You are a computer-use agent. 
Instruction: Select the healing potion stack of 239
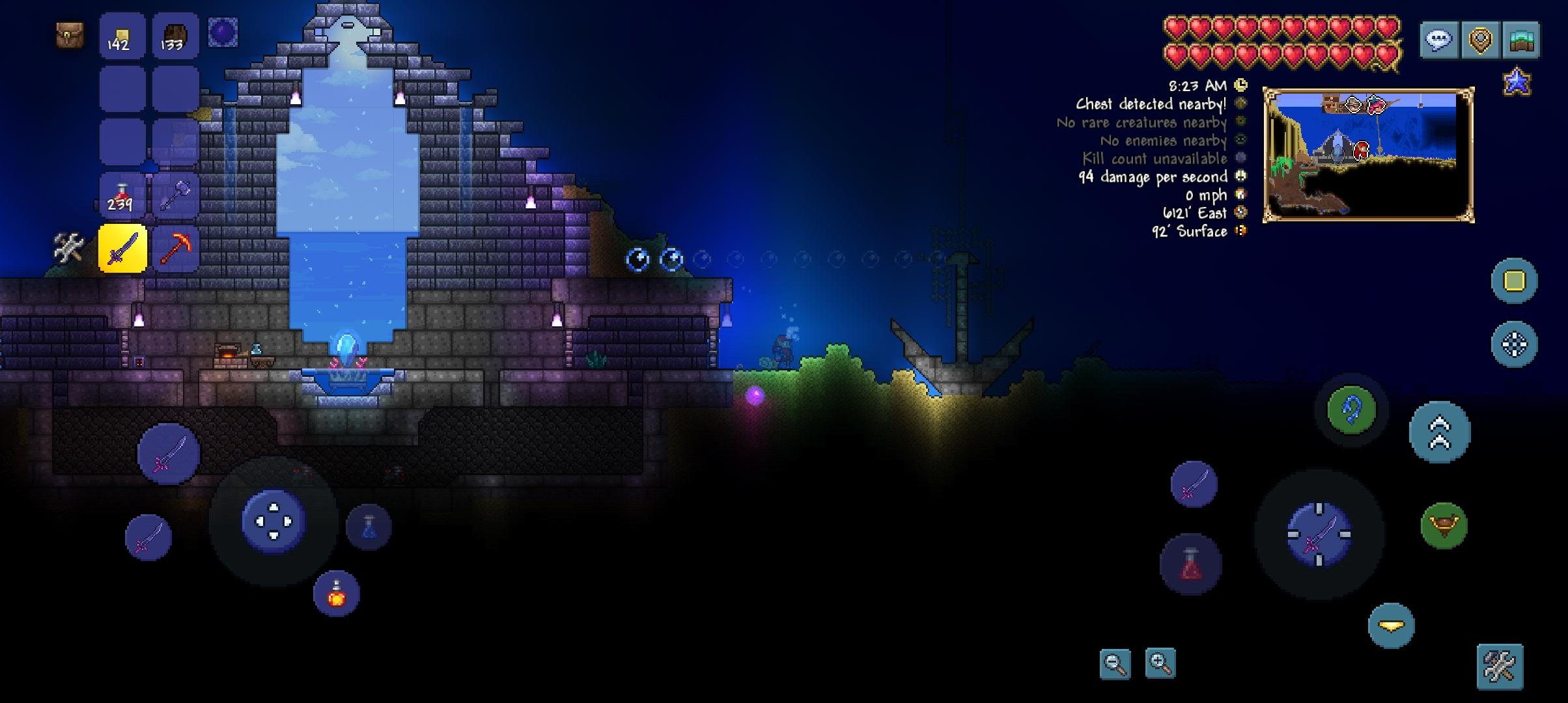click(122, 195)
